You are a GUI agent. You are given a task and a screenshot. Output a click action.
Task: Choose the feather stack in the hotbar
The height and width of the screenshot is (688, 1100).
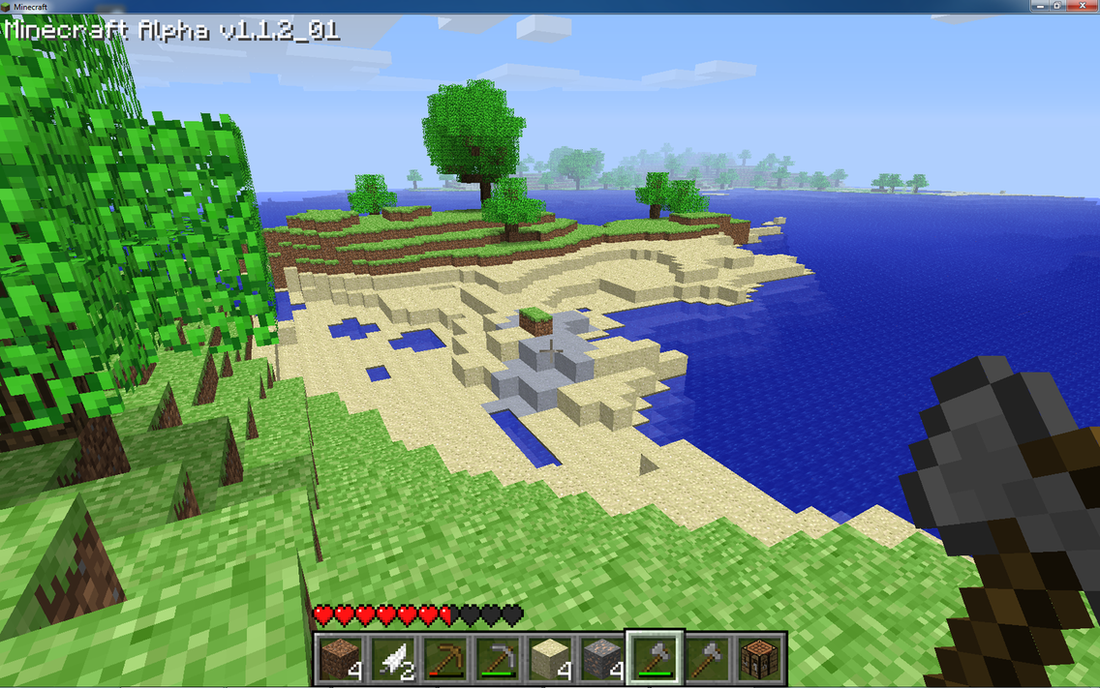(x=391, y=656)
